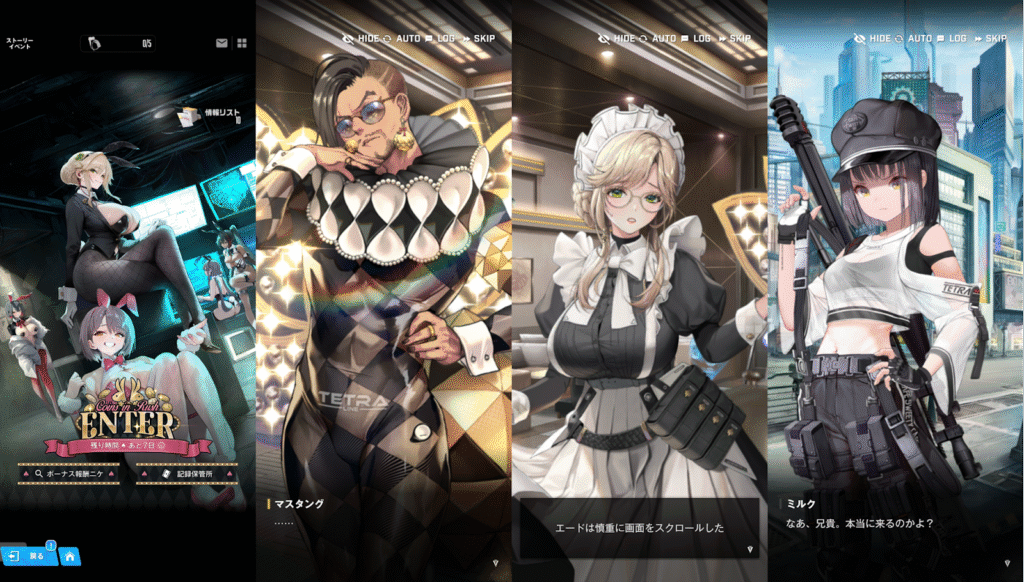Open the LOG in ミルク's dialogue scene
Viewport: 1024px width, 582px height.
pyautogui.click(x=951, y=38)
